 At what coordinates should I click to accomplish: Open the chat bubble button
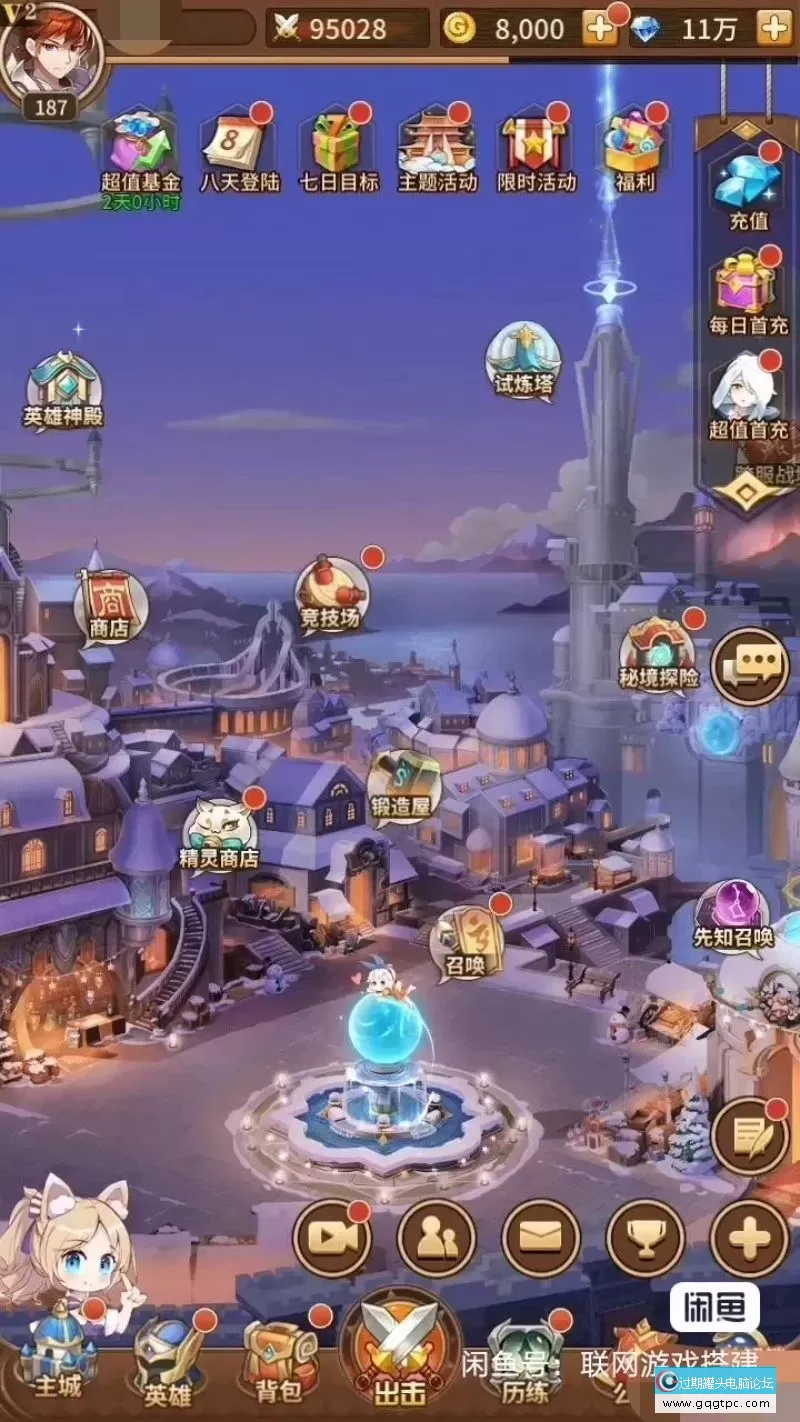(x=750, y=666)
